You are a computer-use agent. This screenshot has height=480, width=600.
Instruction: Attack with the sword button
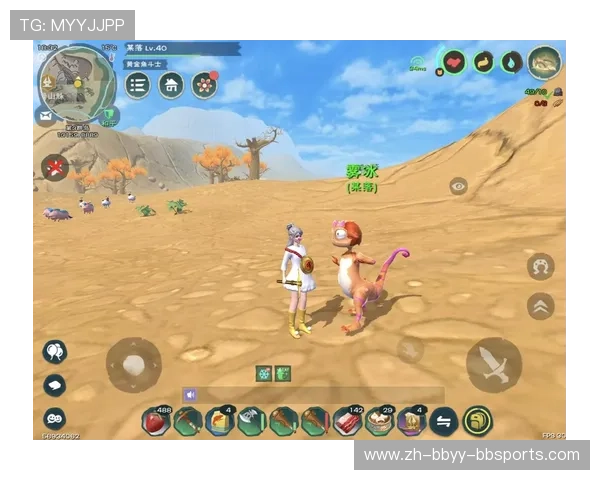[494, 365]
